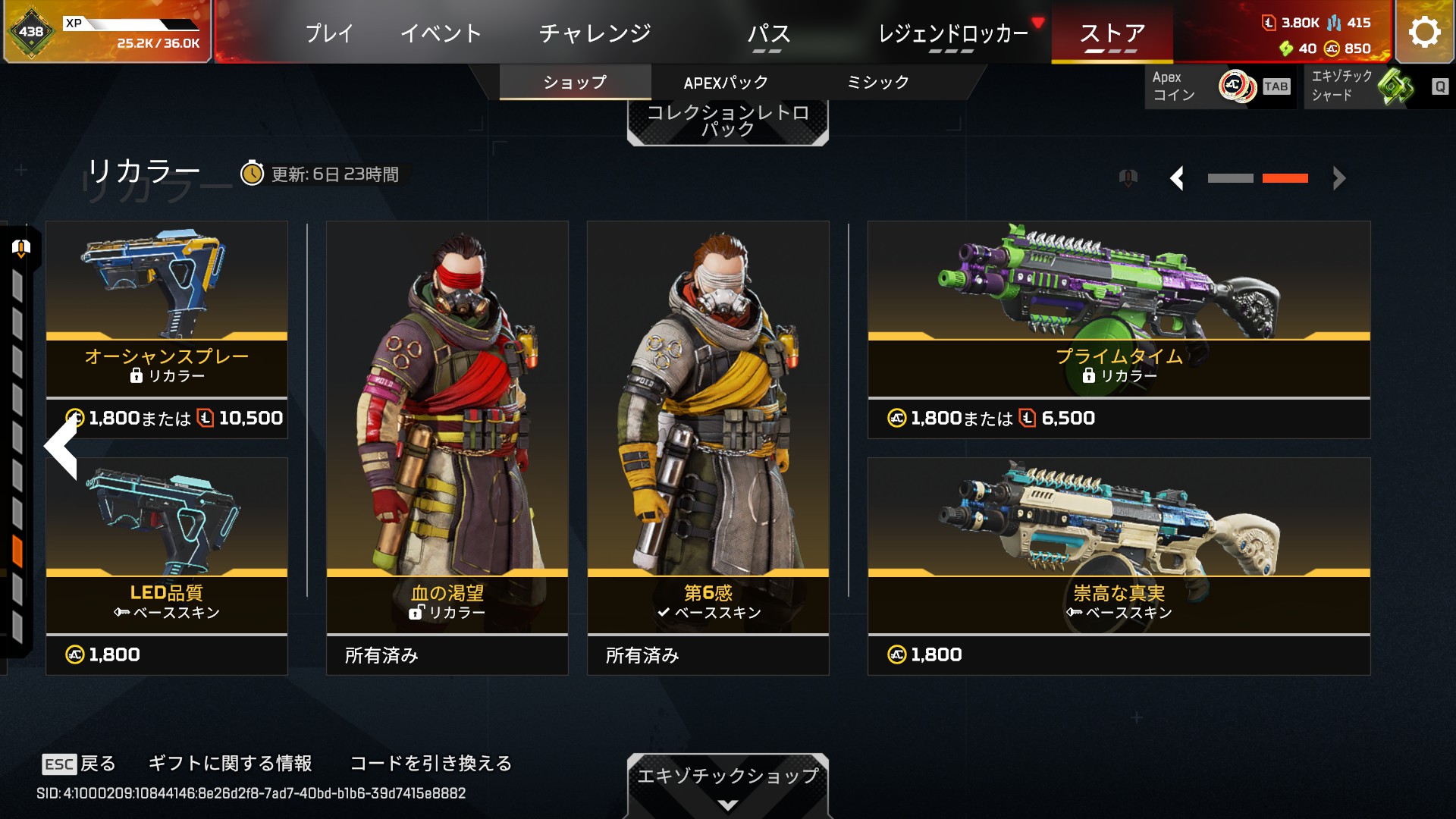Select the レジェンドロッカー tab
Screen dimensions: 1456x819
(952, 34)
